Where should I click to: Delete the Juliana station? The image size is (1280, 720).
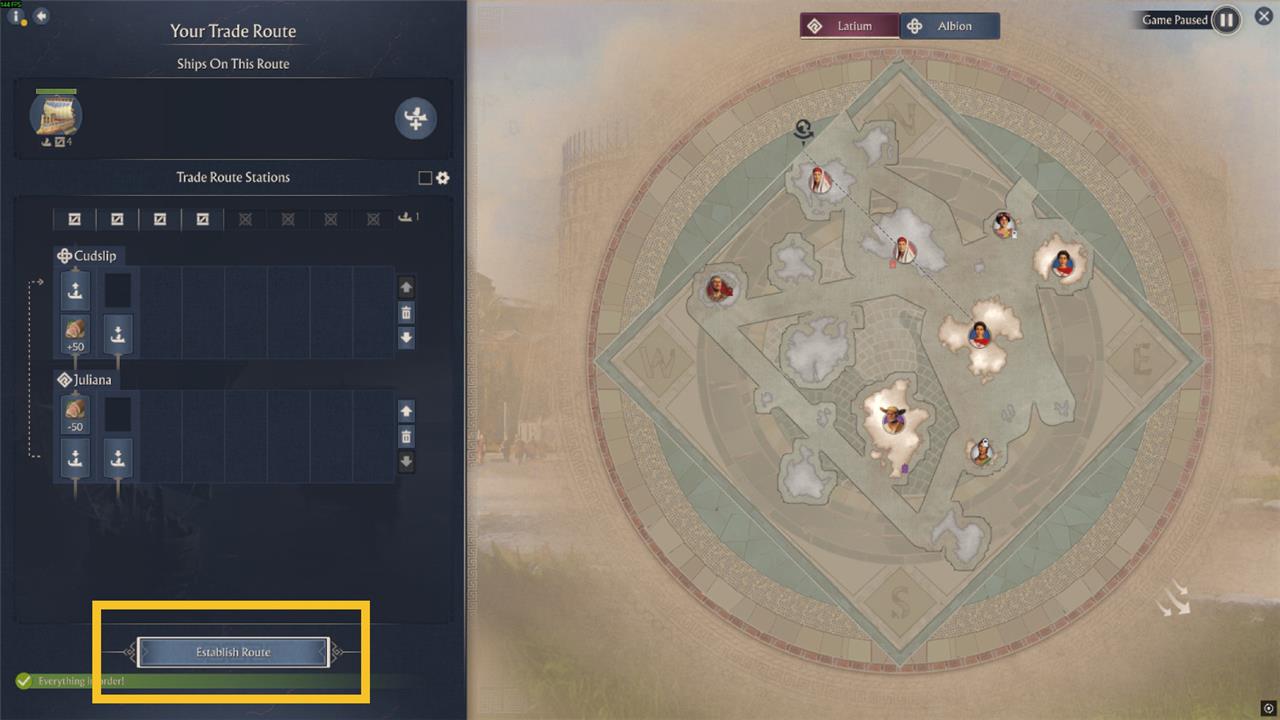tap(406, 437)
